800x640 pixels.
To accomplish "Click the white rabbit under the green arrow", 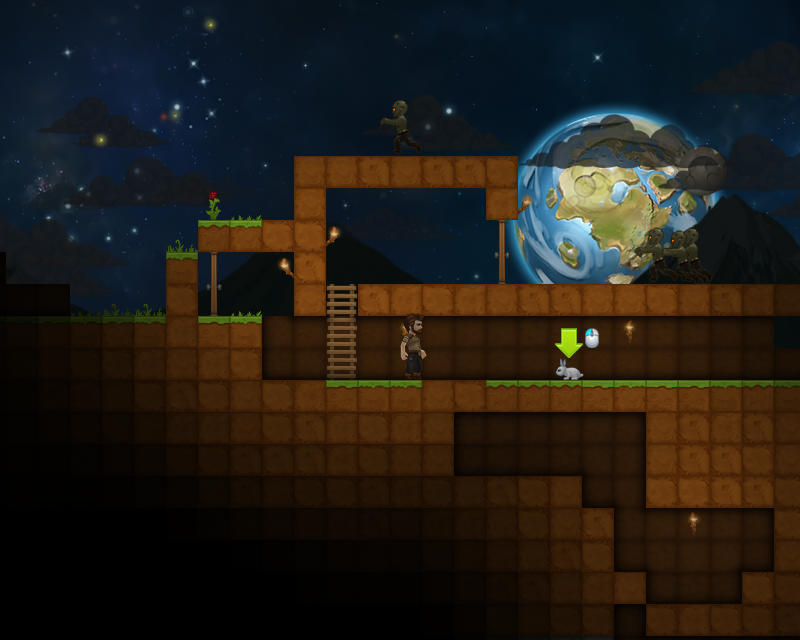I will coord(569,371).
